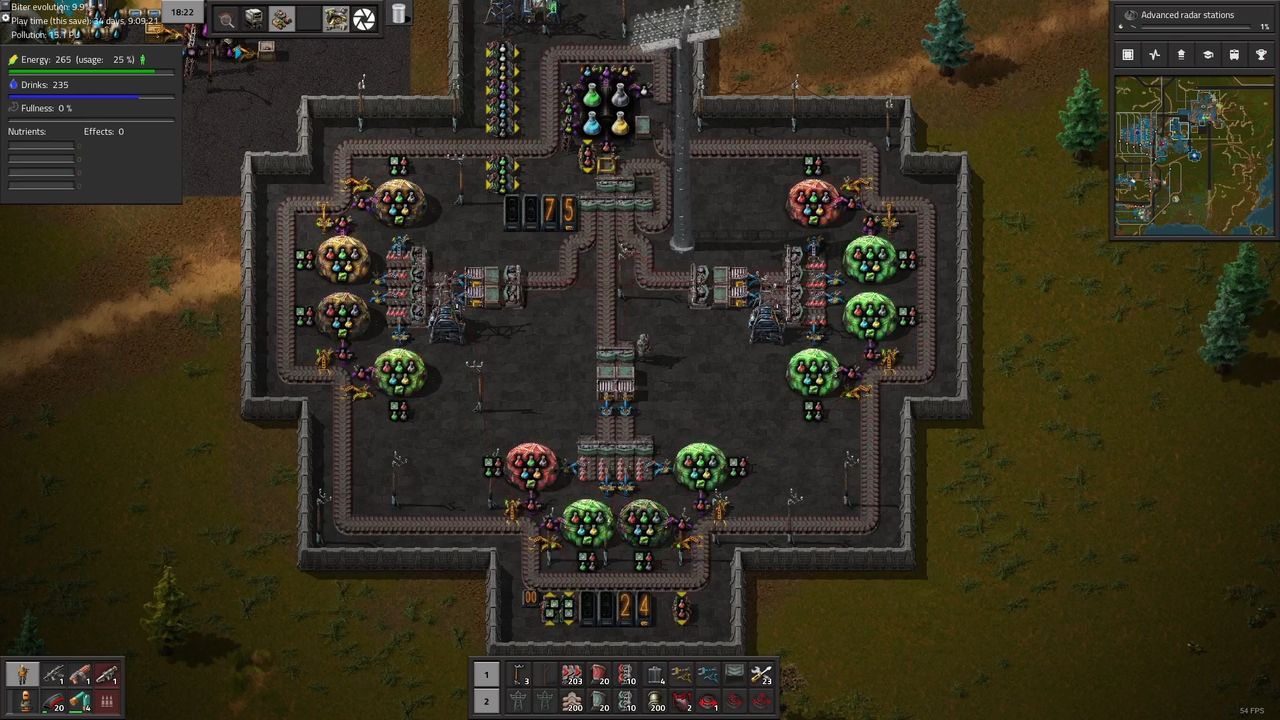This screenshot has height=720, width=1280.
Task: Toggle the square frame map button
Action: tap(1128, 55)
